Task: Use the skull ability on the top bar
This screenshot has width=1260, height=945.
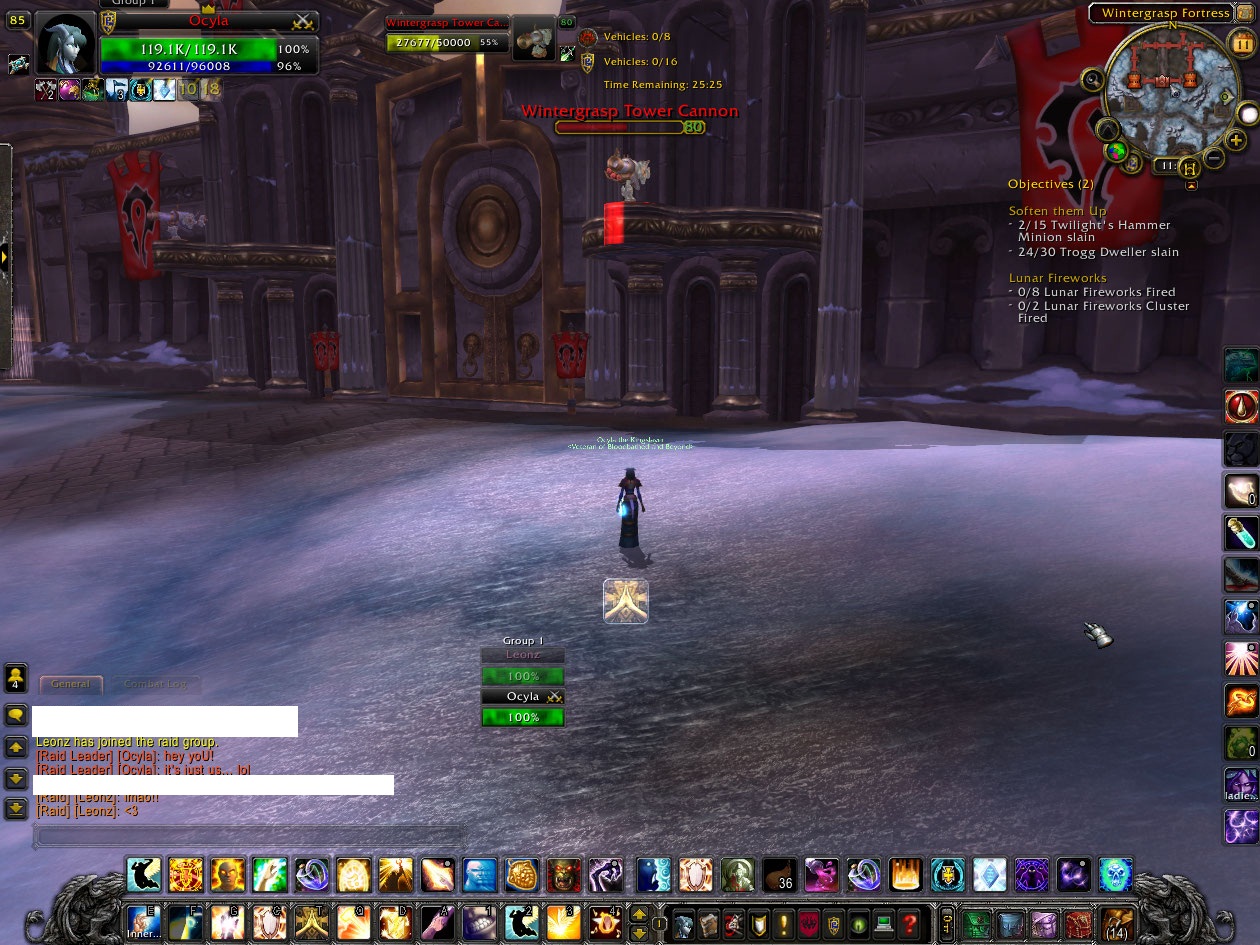Action: point(1115,875)
